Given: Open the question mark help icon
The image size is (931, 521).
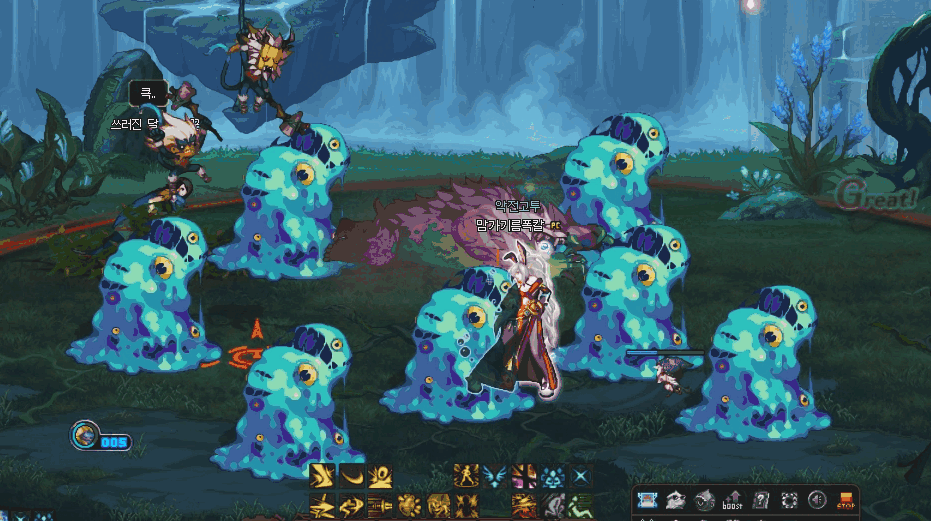Looking at the screenshot, I should [x=761, y=500].
